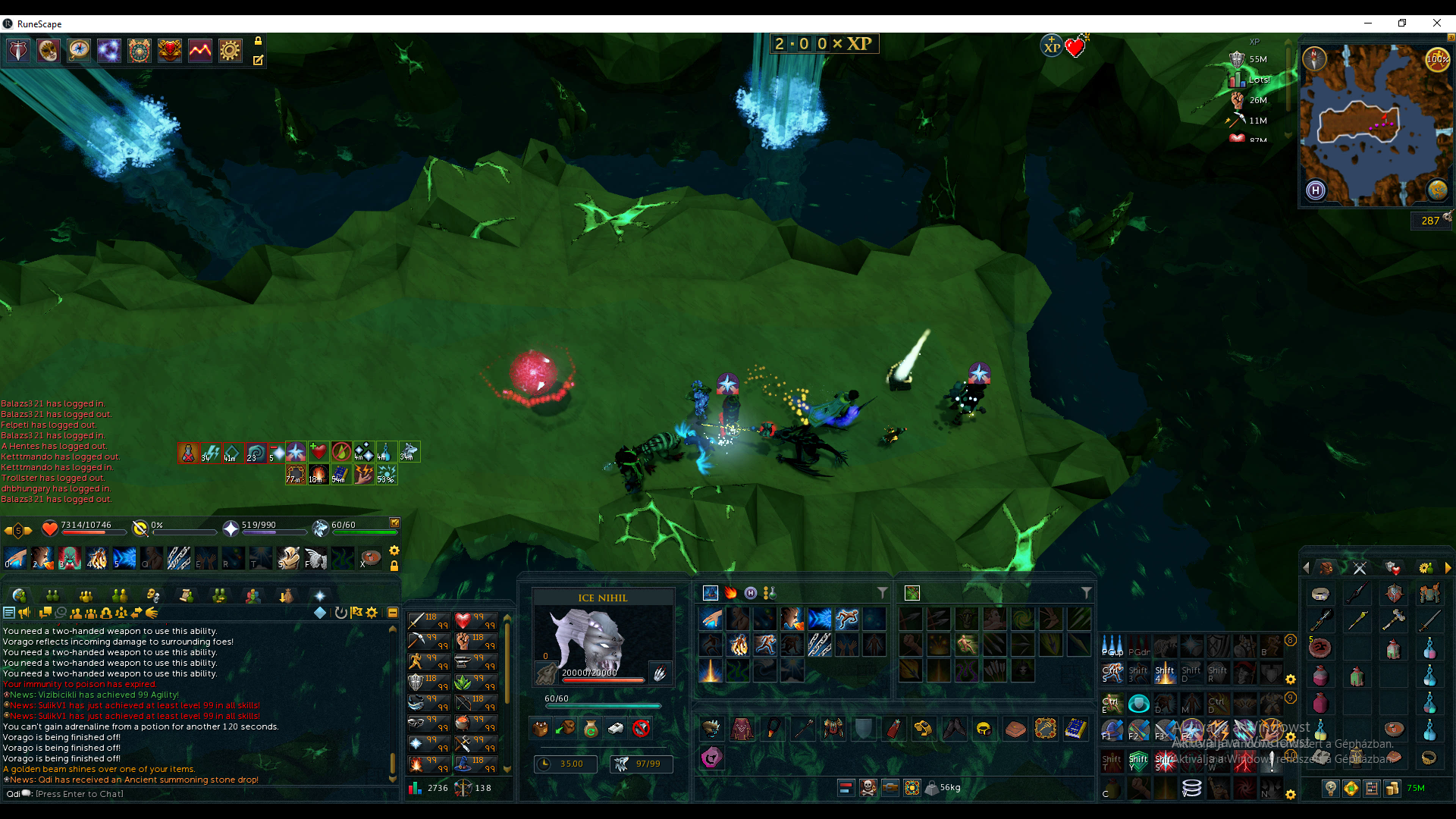The width and height of the screenshot is (1456, 819).
Task: Activate the Home Teleport H button
Action: 1316,190
